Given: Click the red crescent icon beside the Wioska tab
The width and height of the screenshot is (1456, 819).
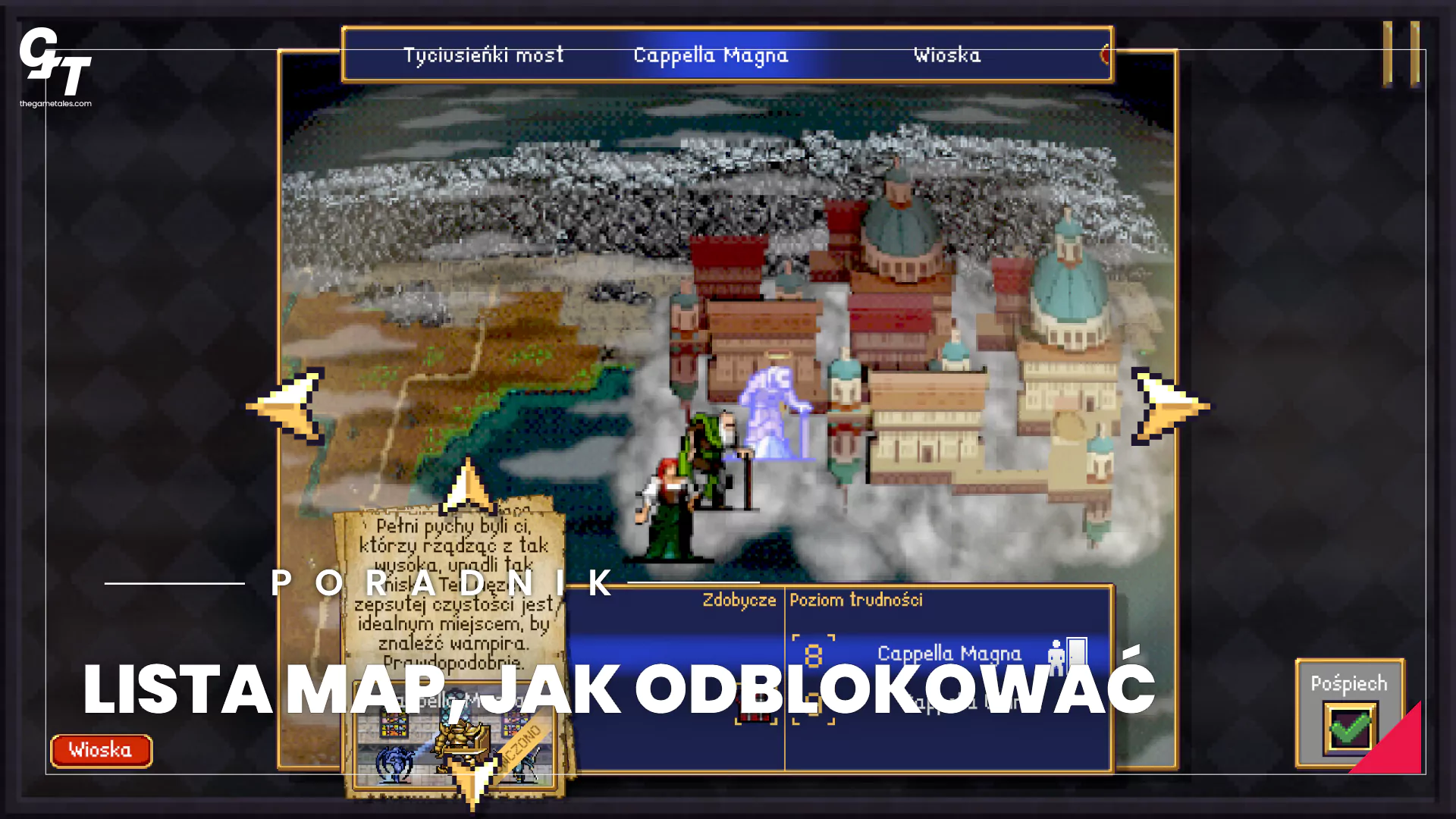Looking at the screenshot, I should click(x=1105, y=55).
